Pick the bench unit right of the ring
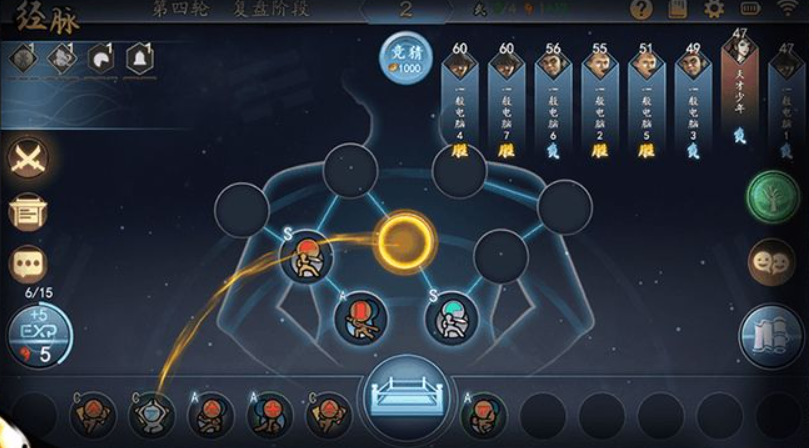 pyautogui.click(x=484, y=413)
